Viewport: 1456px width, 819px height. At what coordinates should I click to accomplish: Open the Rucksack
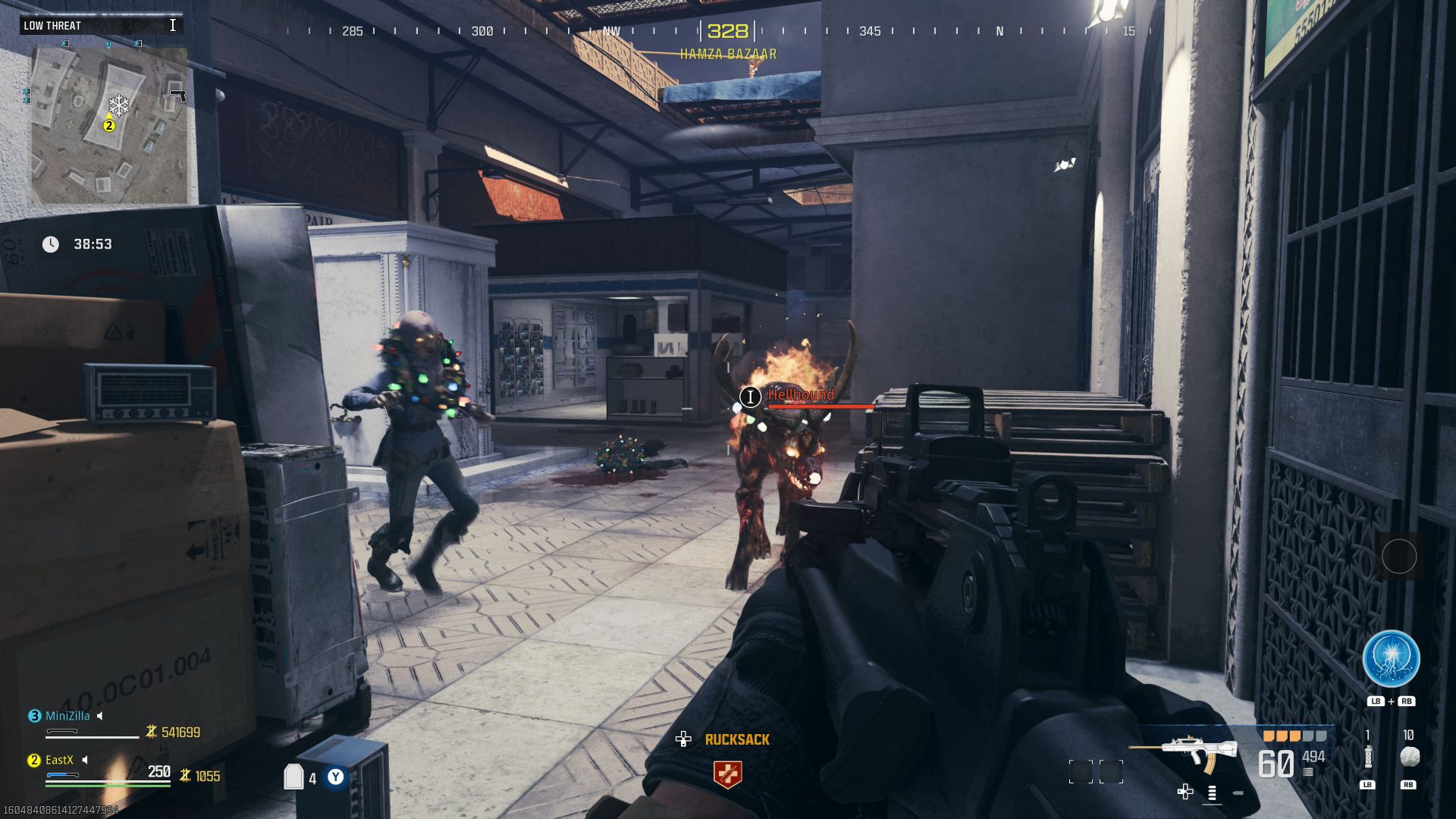736,739
